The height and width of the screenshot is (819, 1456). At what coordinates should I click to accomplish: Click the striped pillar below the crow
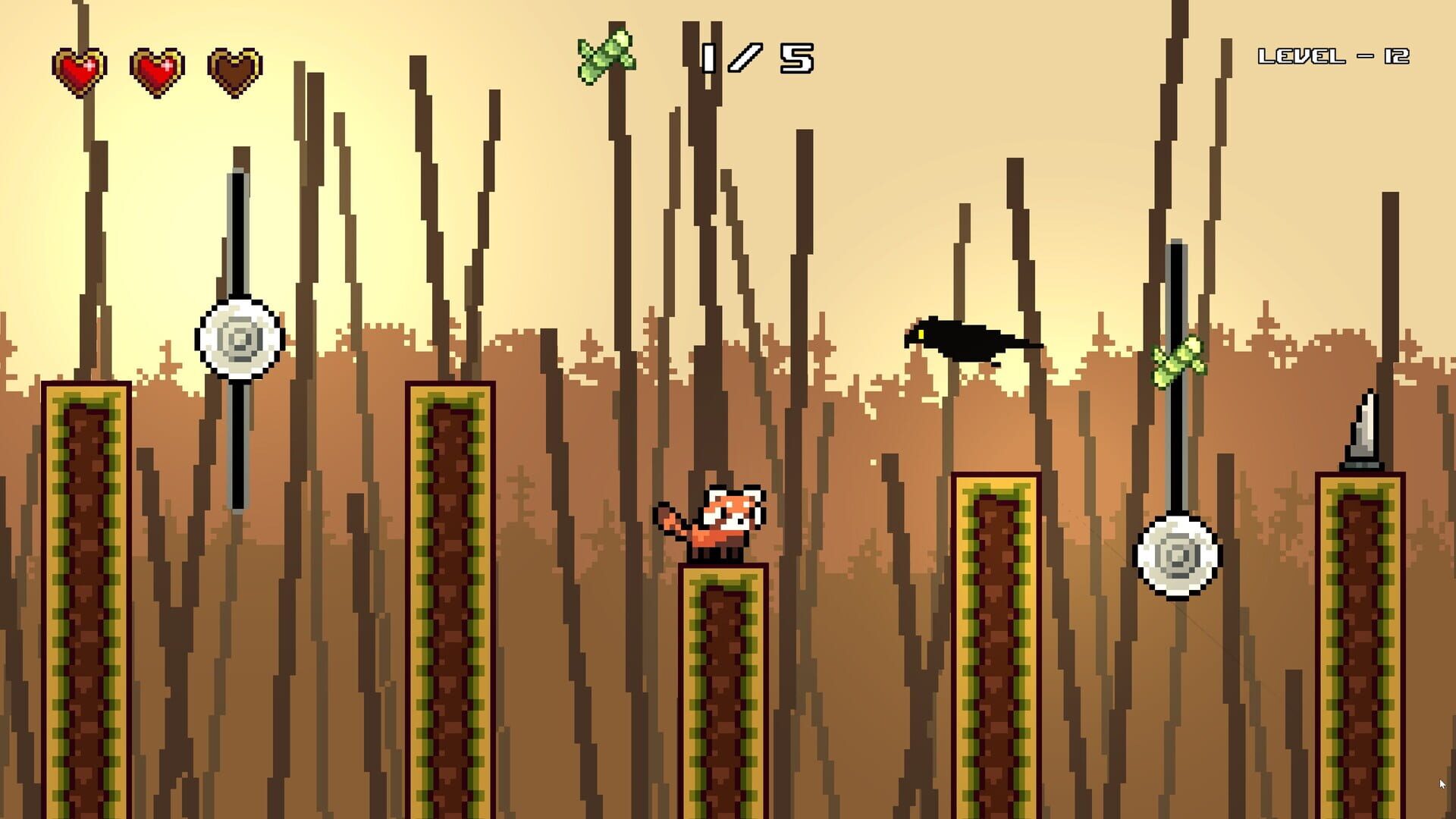point(997,645)
